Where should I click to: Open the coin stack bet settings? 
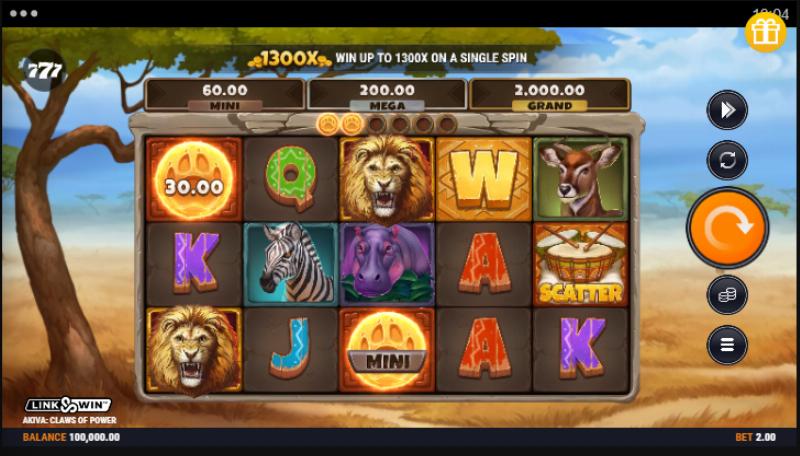point(727,295)
